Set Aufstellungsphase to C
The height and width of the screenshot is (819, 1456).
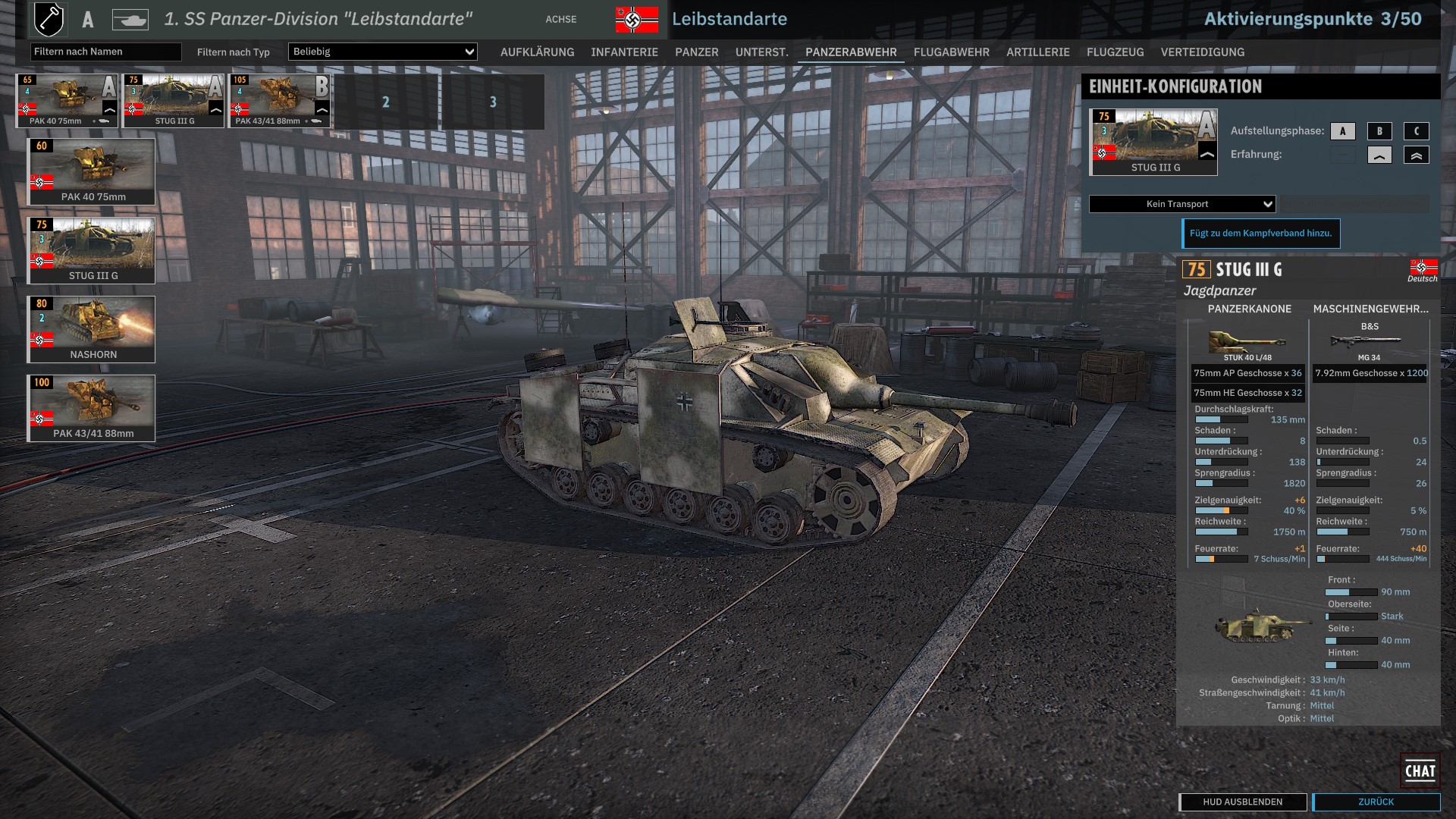pyautogui.click(x=1416, y=131)
